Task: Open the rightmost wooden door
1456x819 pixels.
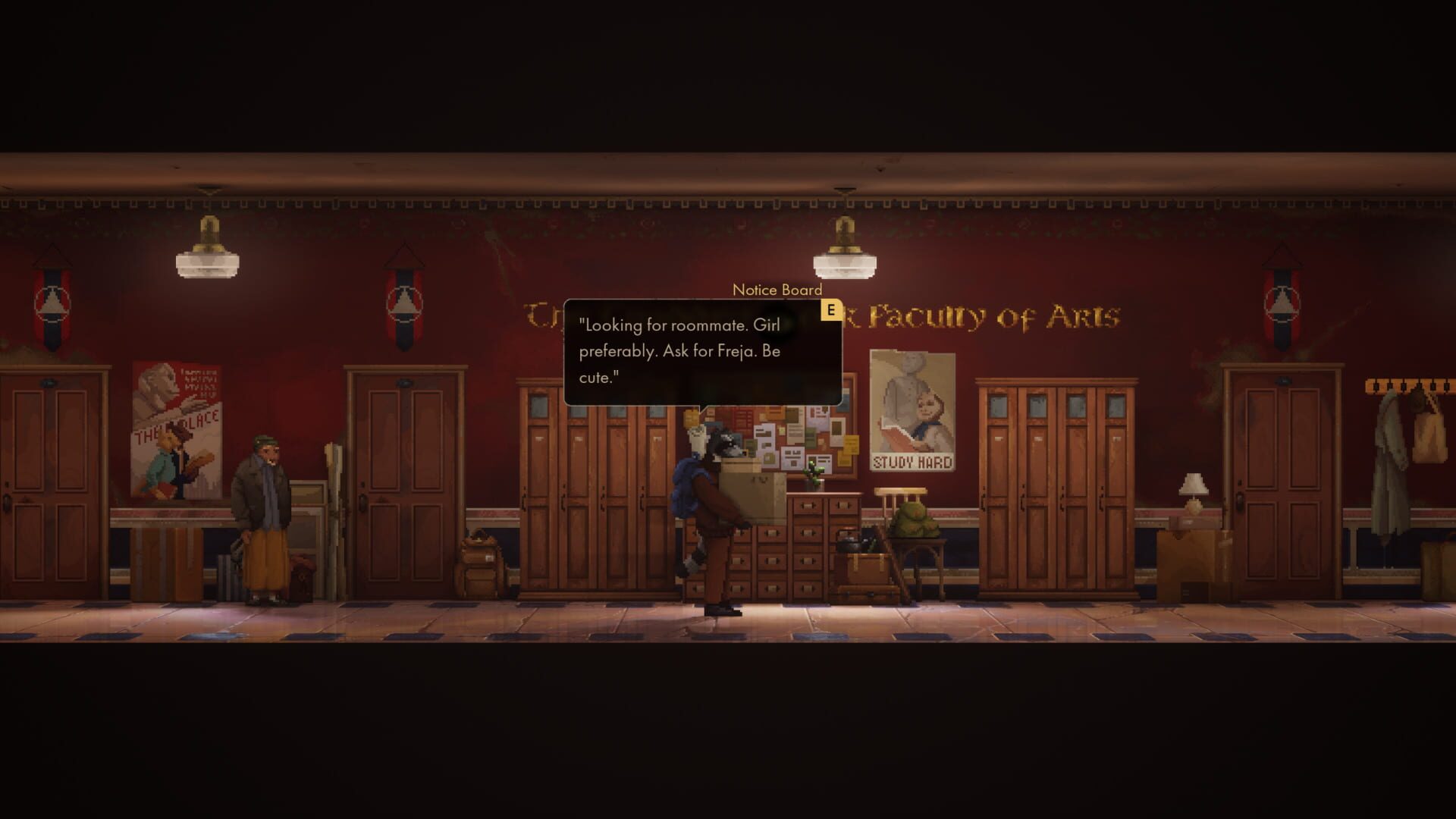Action: tap(1289, 485)
